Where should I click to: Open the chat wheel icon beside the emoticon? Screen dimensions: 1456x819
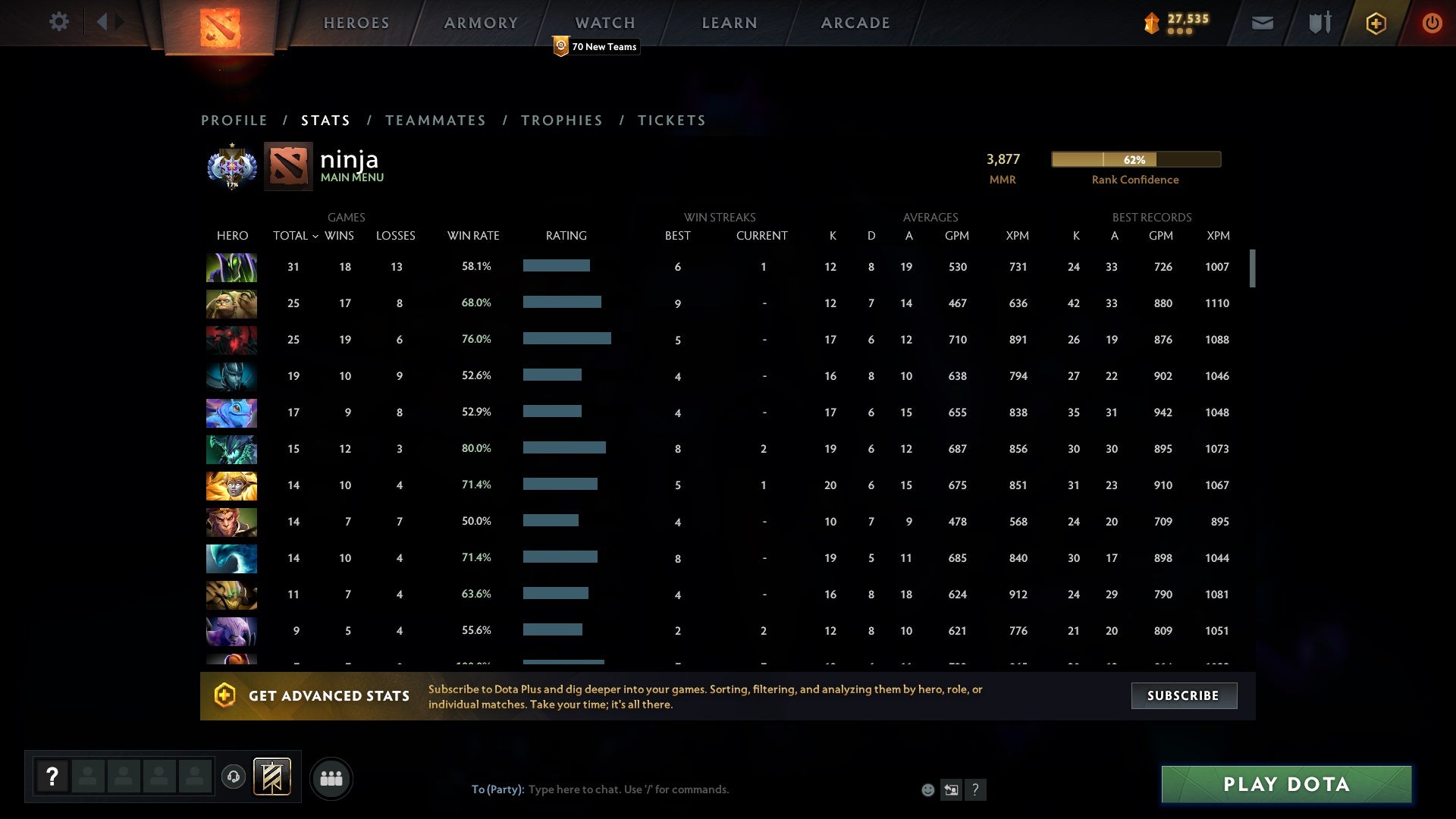[x=952, y=789]
